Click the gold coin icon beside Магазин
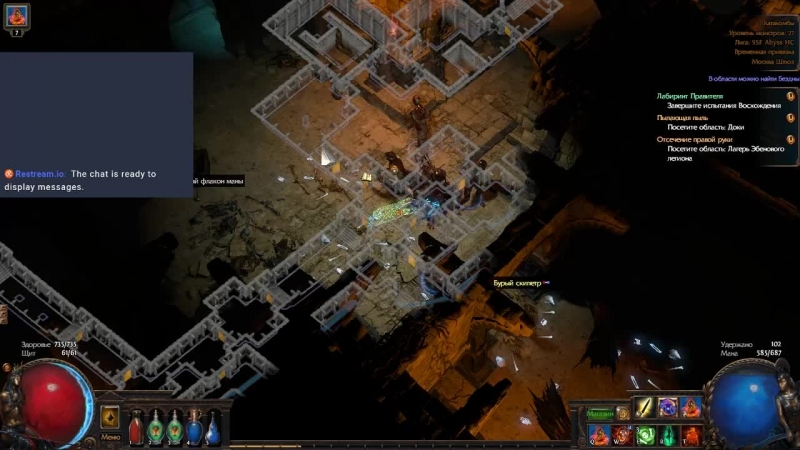This screenshot has height=450, width=800. 623,413
